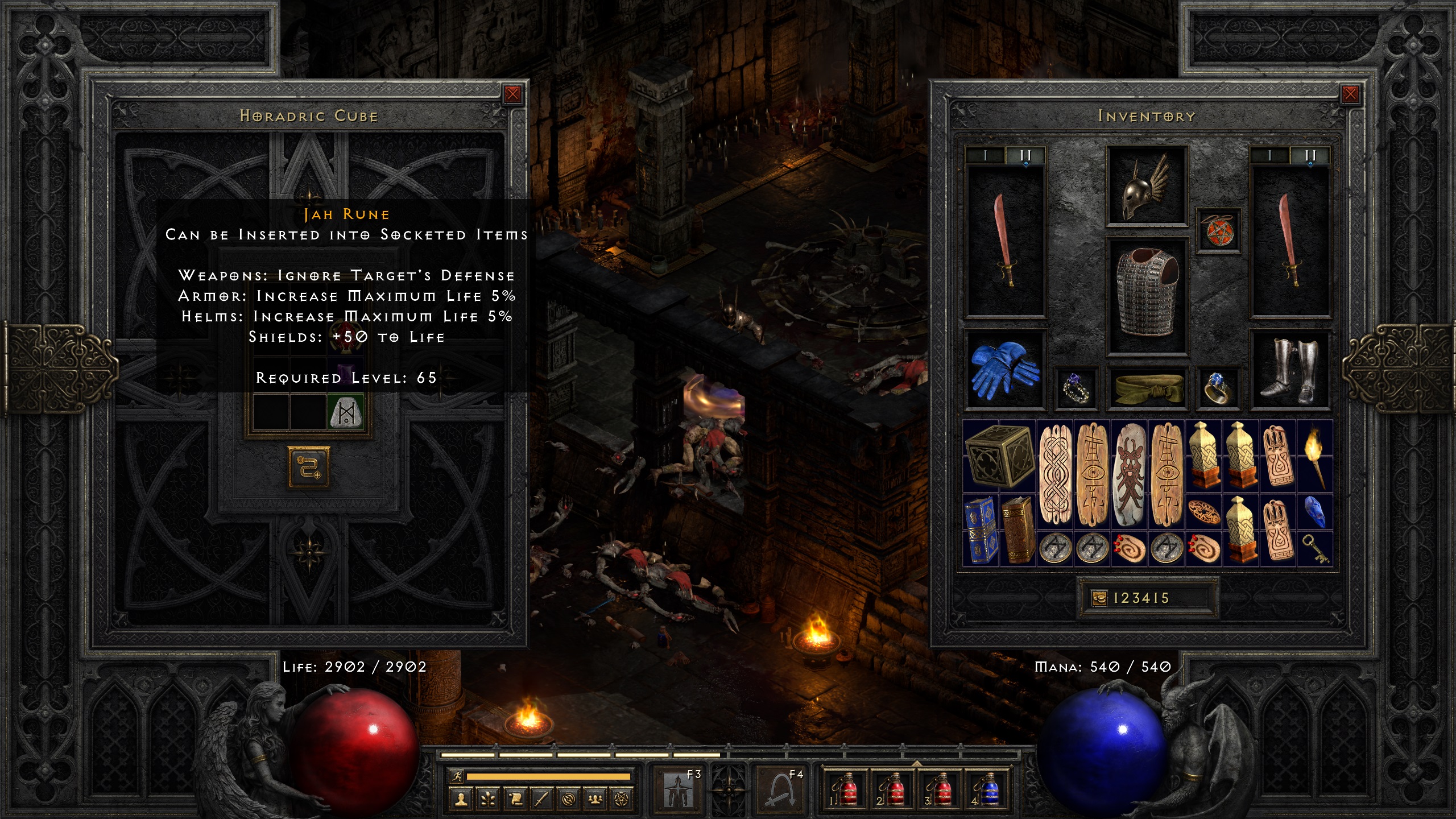
Task: Select the Horadric Cube item in inventory
Action: [x=999, y=456]
